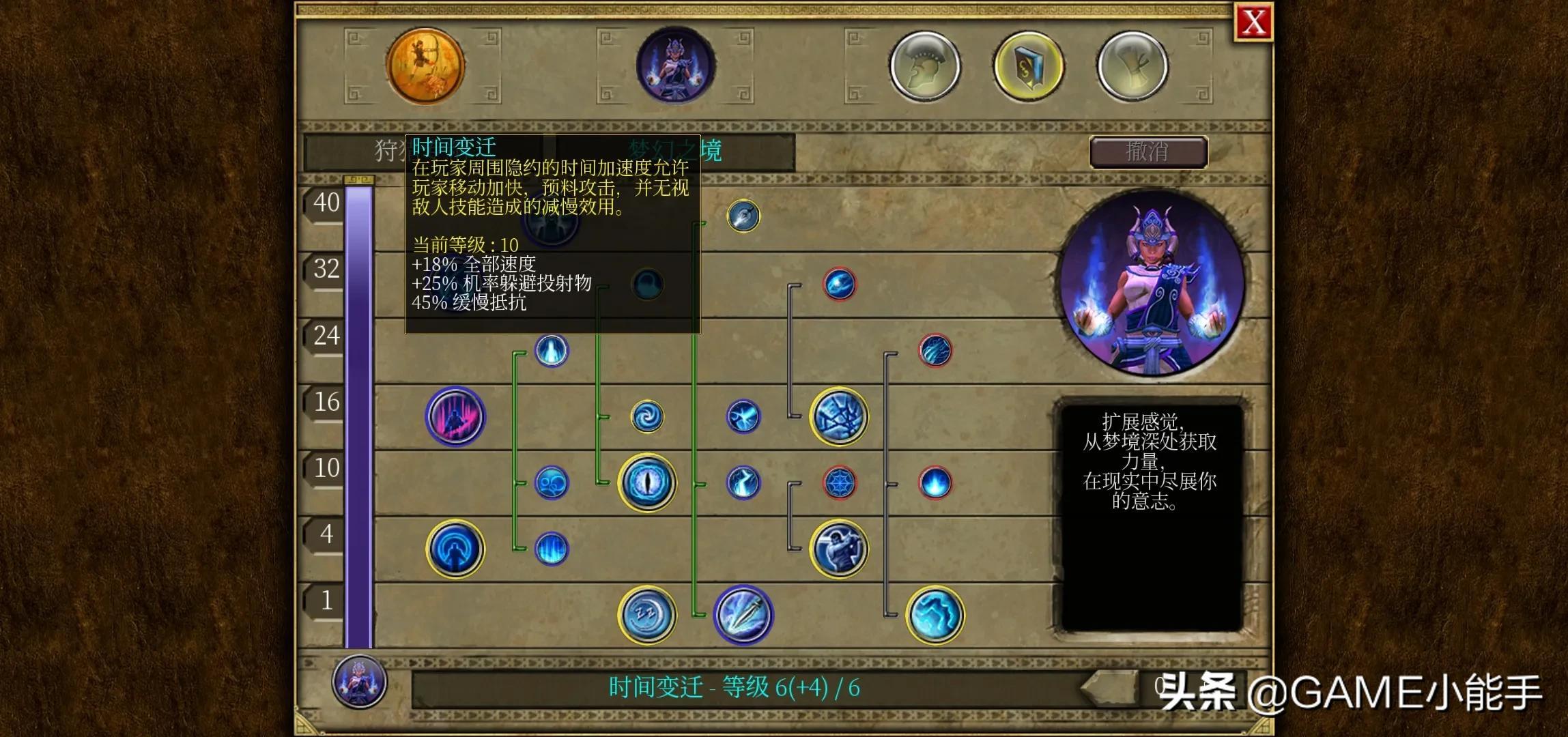Click the 撤消 undo button
The height and width of the screenshot is (737, 1568).
point(1148,151)
